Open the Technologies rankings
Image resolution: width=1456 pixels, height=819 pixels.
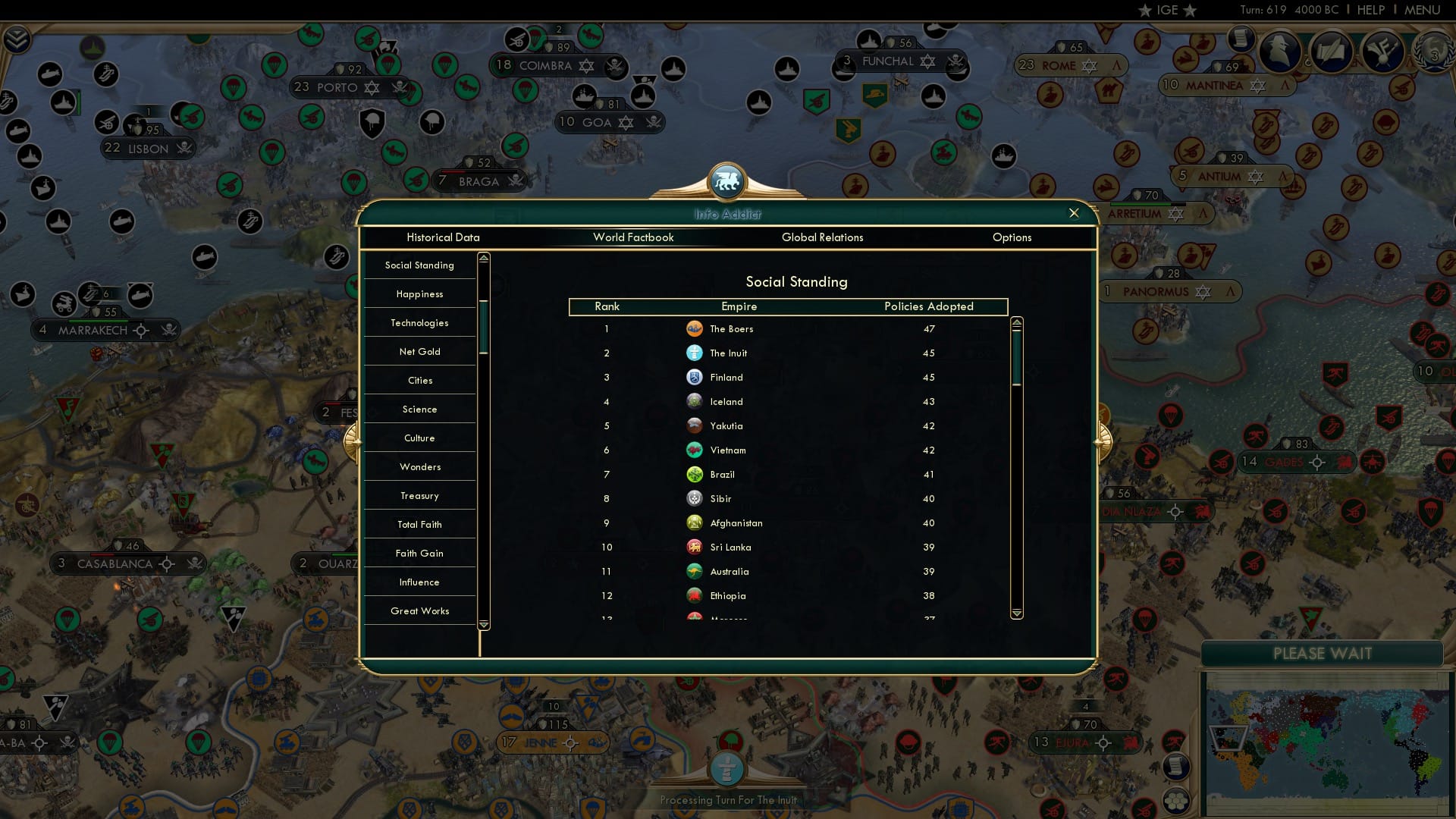tap(419, 322)
